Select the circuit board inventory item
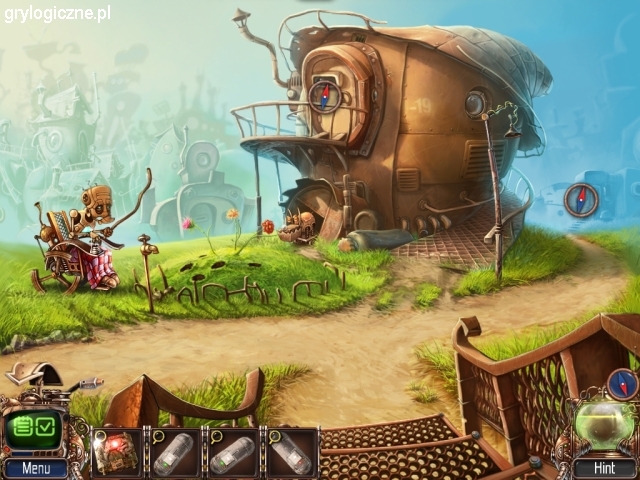This screenshot has width=640, height=480. pyautogui.click(x=117, y=452)
